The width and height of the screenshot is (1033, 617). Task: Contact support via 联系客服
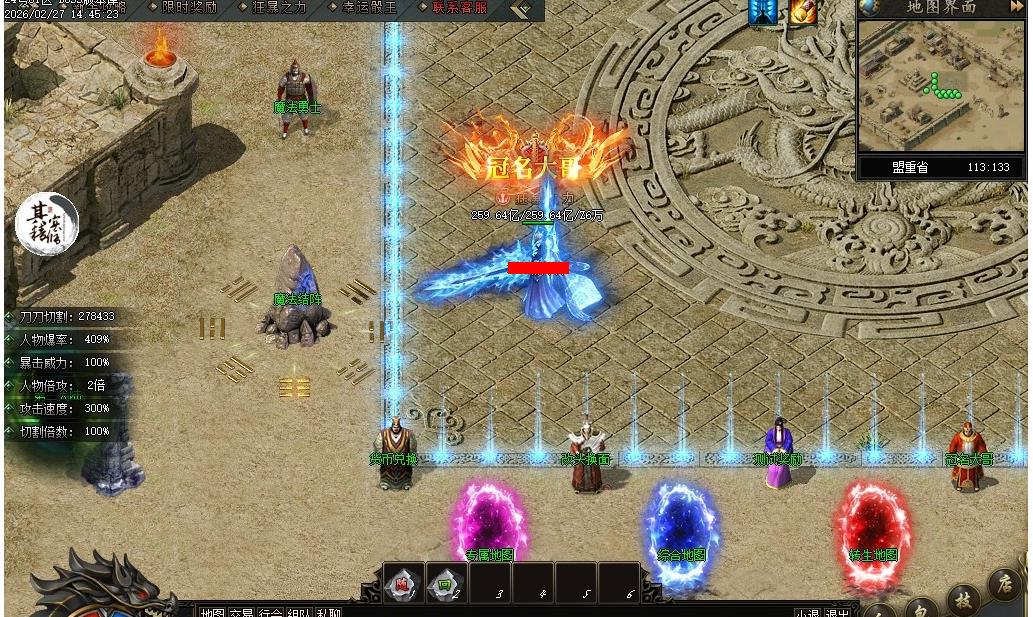click(459, 8)
